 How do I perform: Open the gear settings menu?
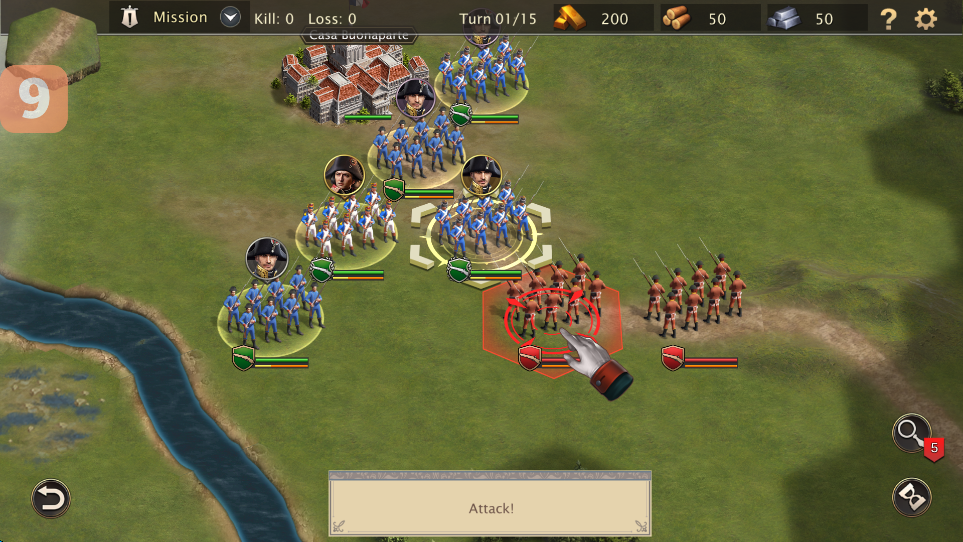click(x=927, y=18)
